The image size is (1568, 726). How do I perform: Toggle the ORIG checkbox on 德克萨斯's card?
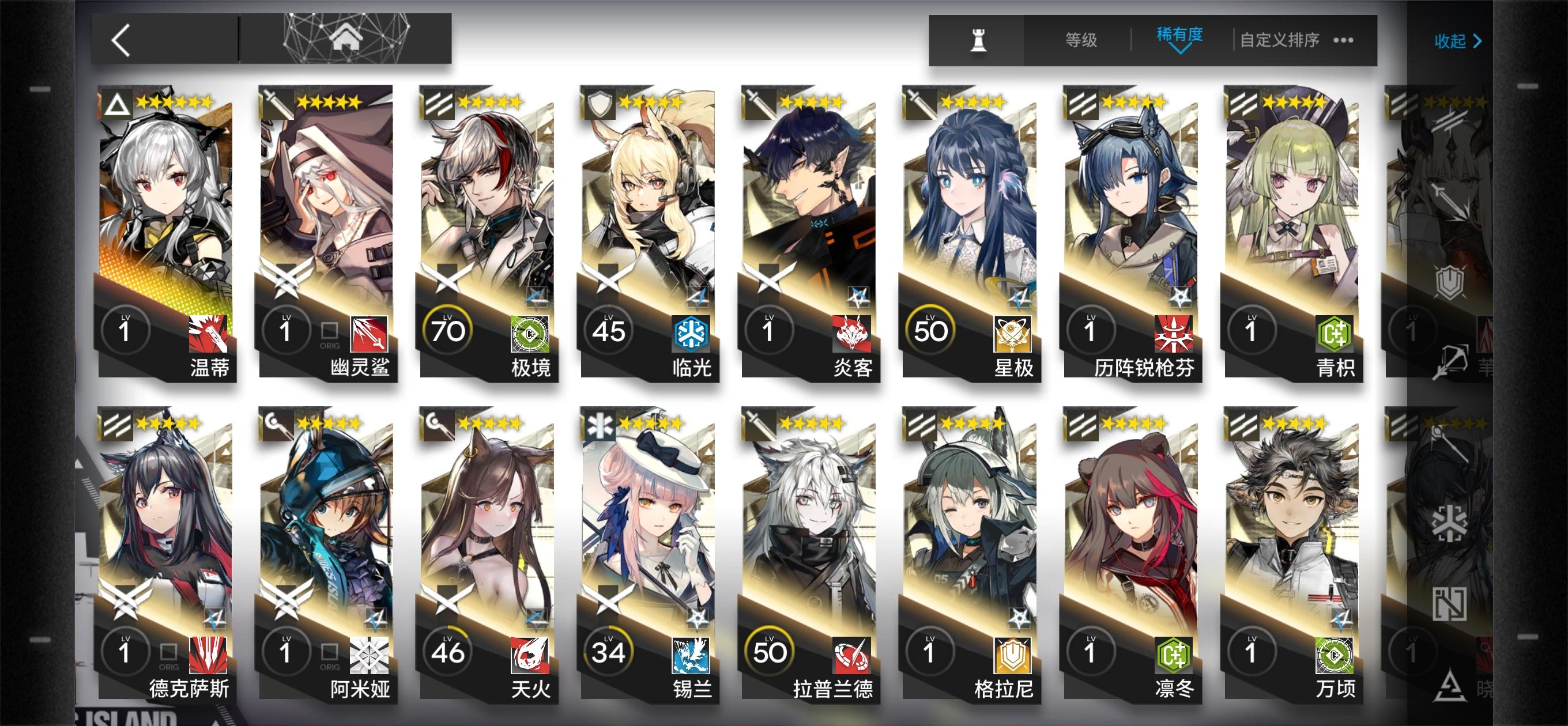(x=168, y=652)
